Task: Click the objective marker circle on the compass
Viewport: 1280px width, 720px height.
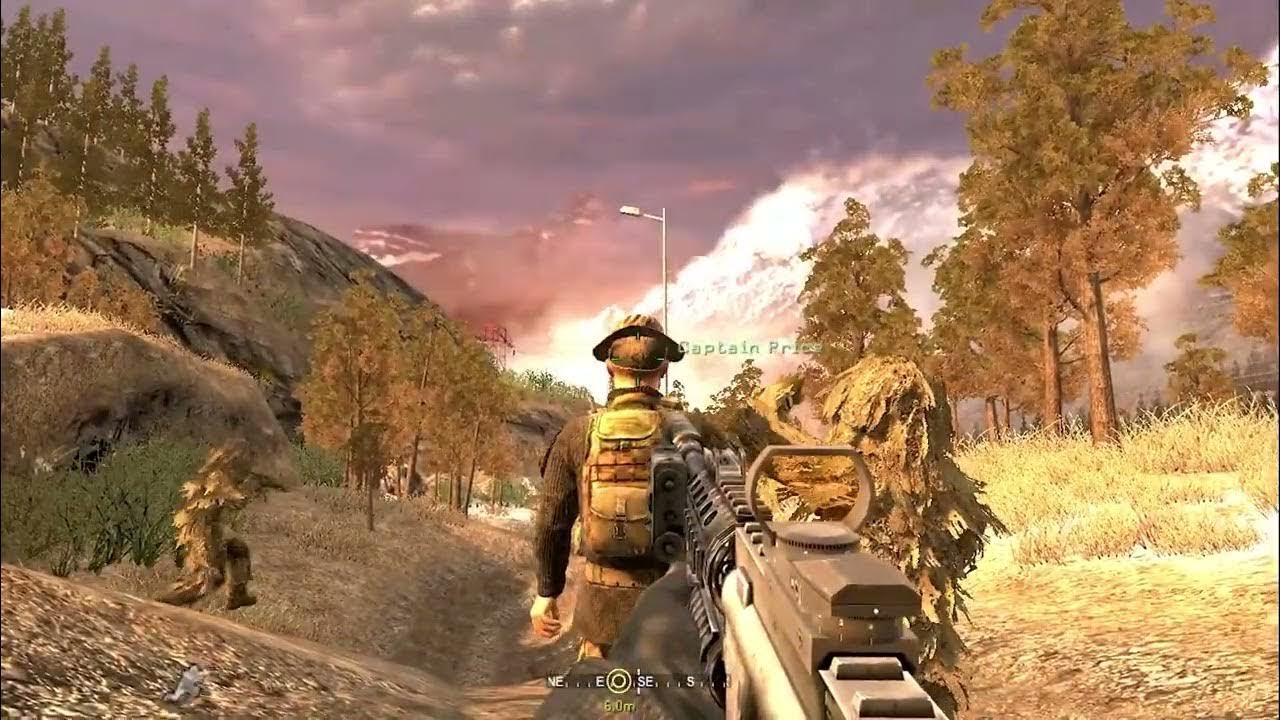Action: [x=619, y=682]
